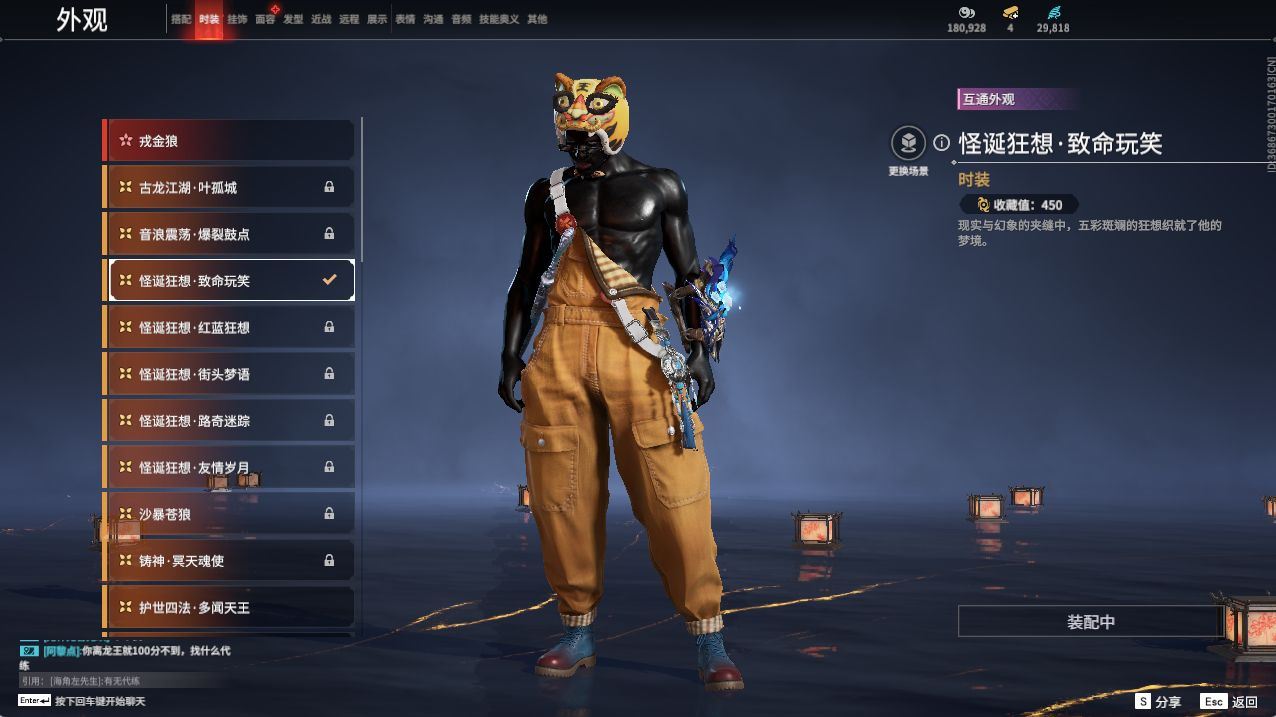Viewport: 1276px width, 717px height.
Task: Open the 挂饰 tab
Action: (237, 19)
